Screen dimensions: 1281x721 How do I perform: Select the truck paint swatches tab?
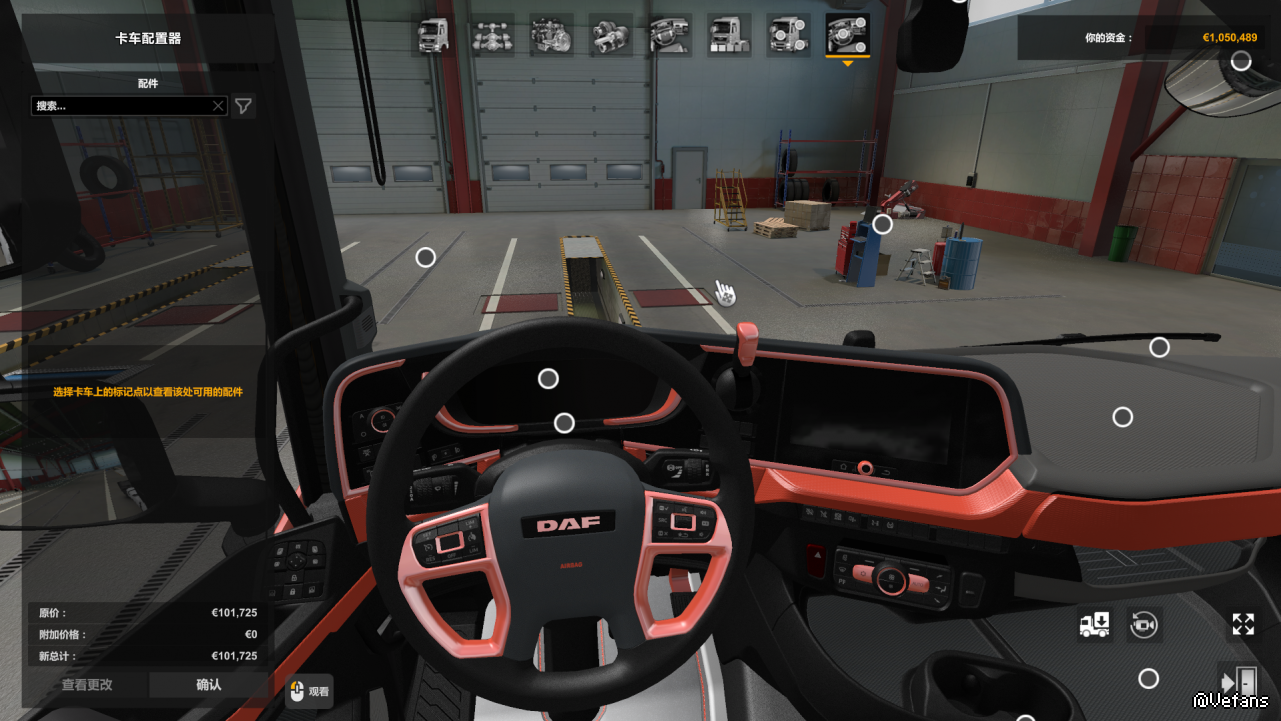point(729,36)
